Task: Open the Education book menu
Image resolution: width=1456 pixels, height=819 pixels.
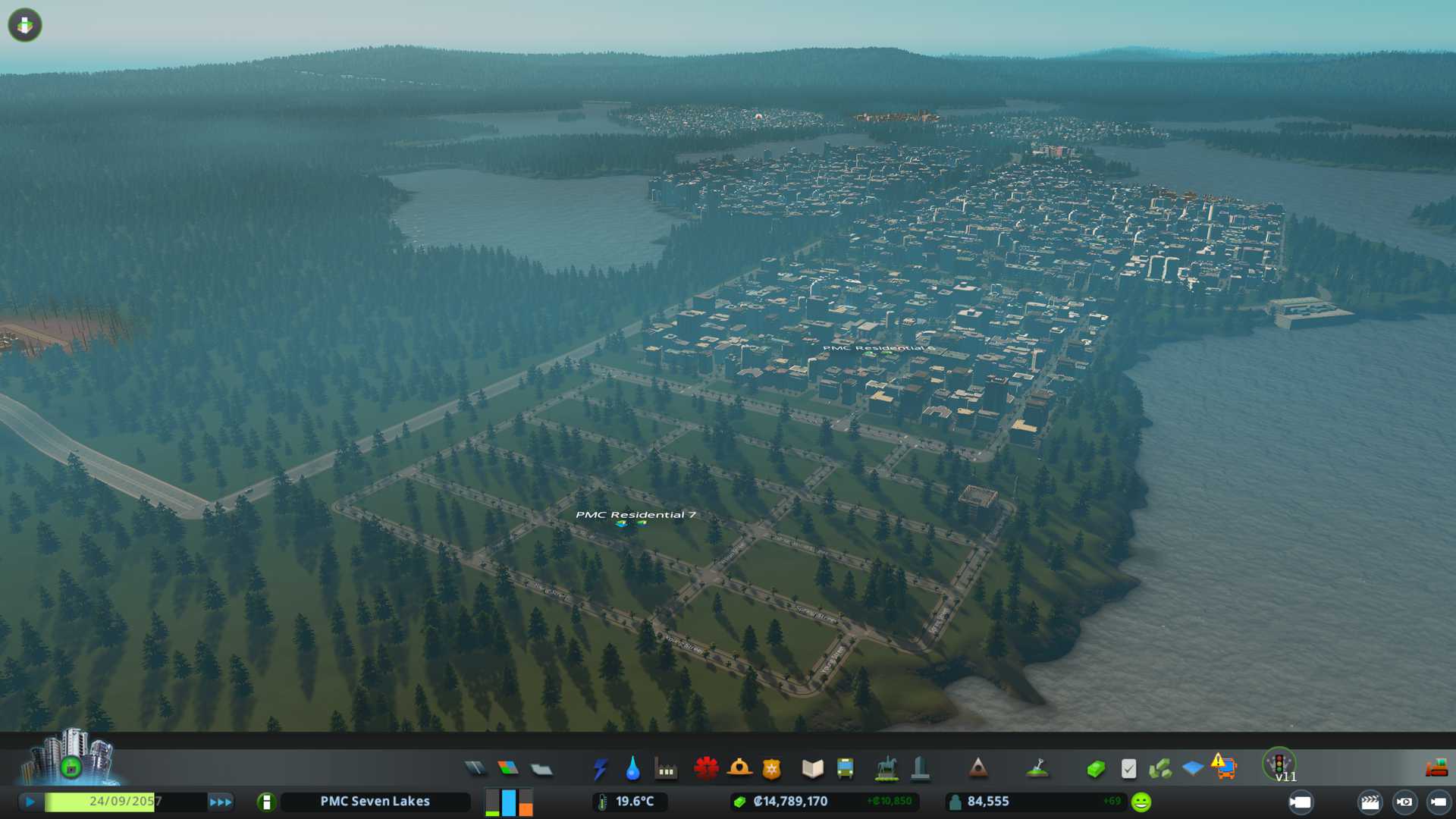Action: pyautogui.click(x=812, y=769)
